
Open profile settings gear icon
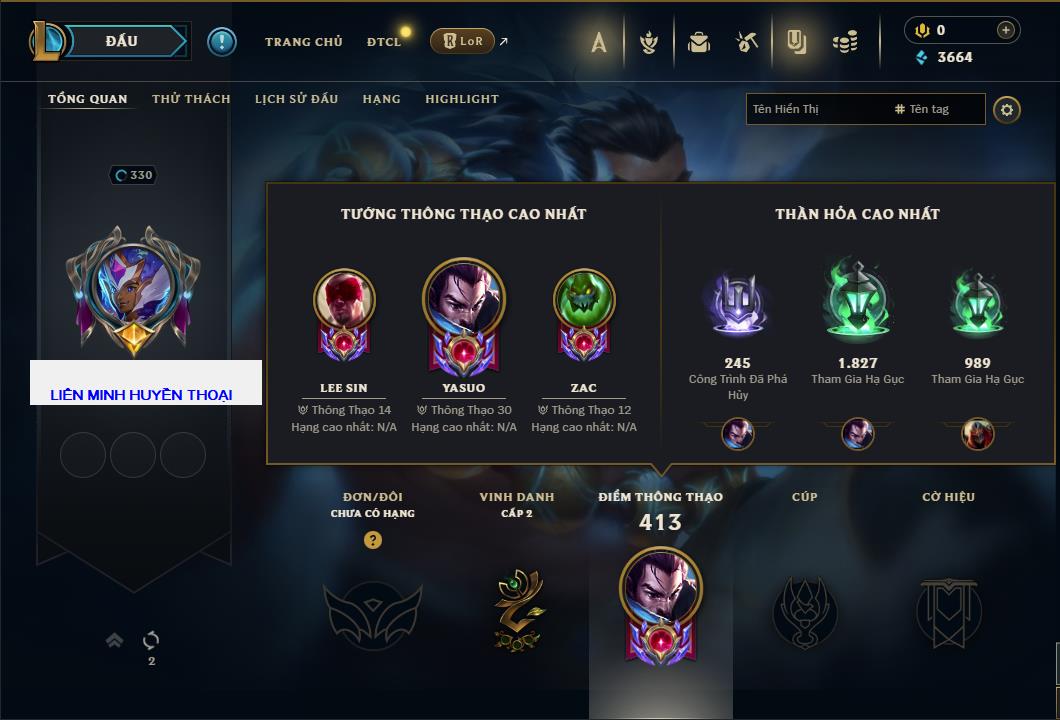(x=1007, y=109)
